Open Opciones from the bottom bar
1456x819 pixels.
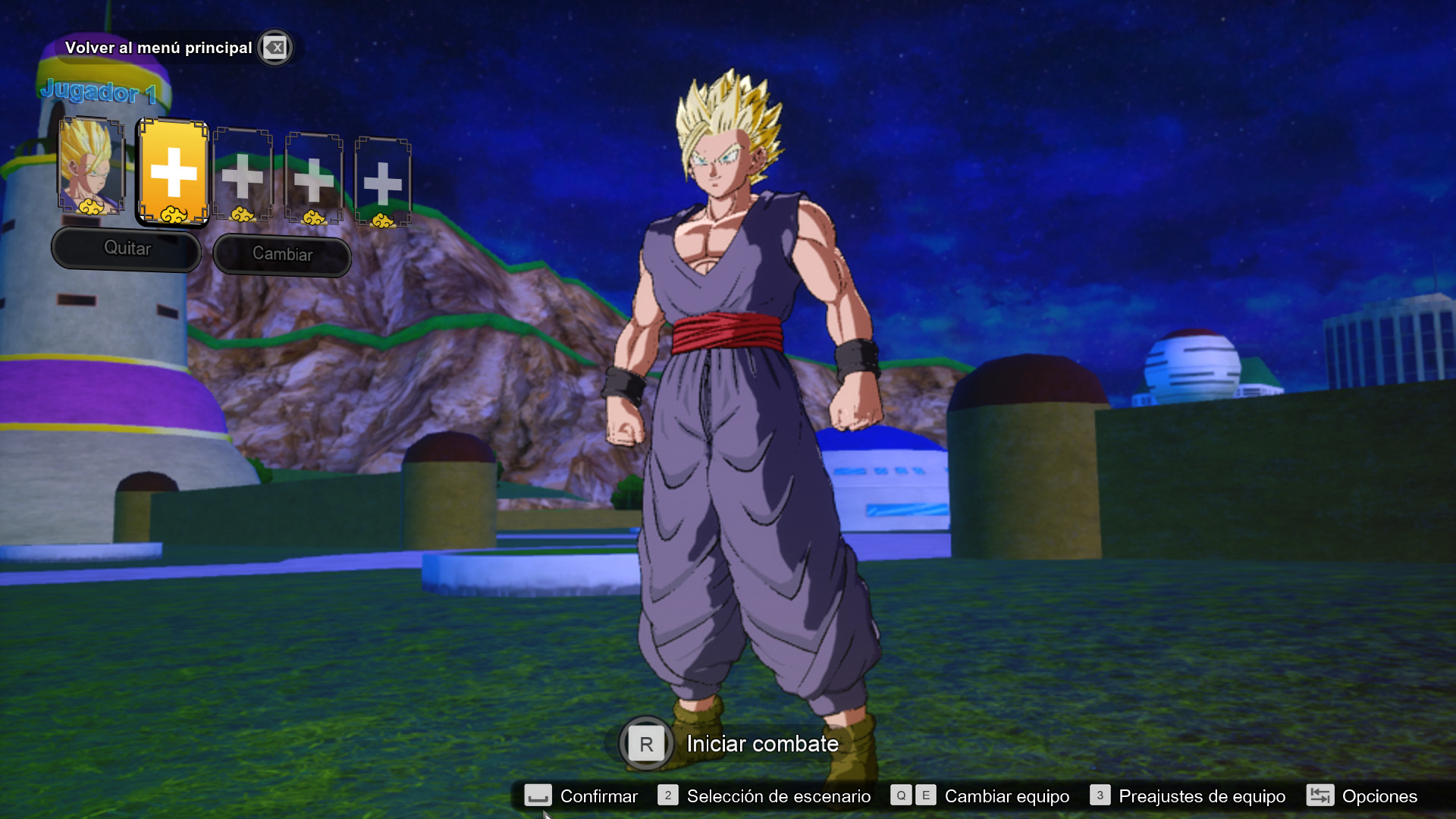(x=1380, y=797)
